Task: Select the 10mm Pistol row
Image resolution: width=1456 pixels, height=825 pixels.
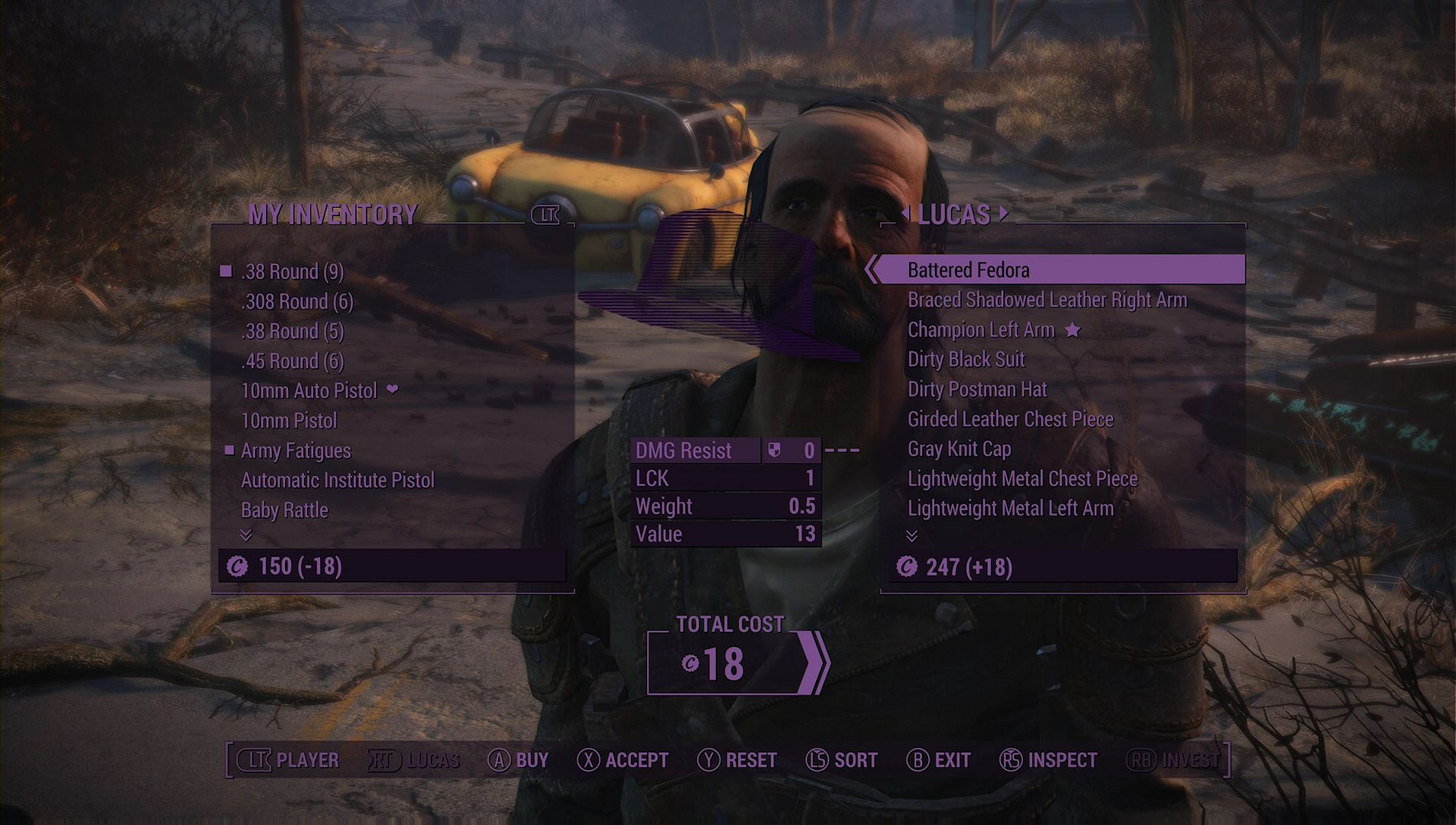Action: [x=289, y=421]
